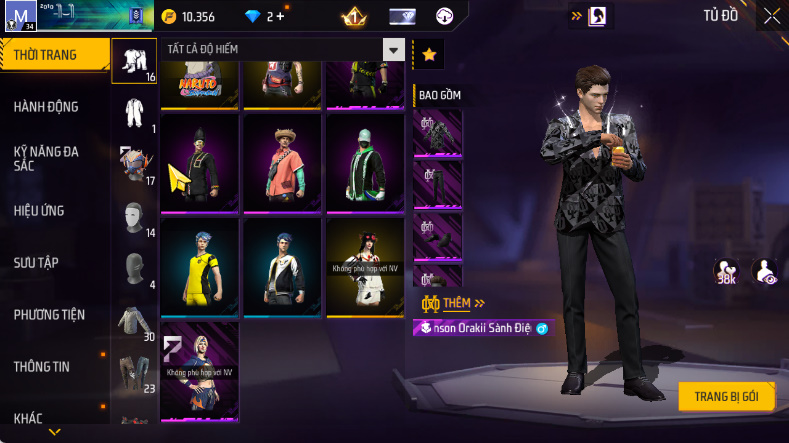Screen dimensions: 789x443
Task: Open the Thời Trang category
Action: 52,55
